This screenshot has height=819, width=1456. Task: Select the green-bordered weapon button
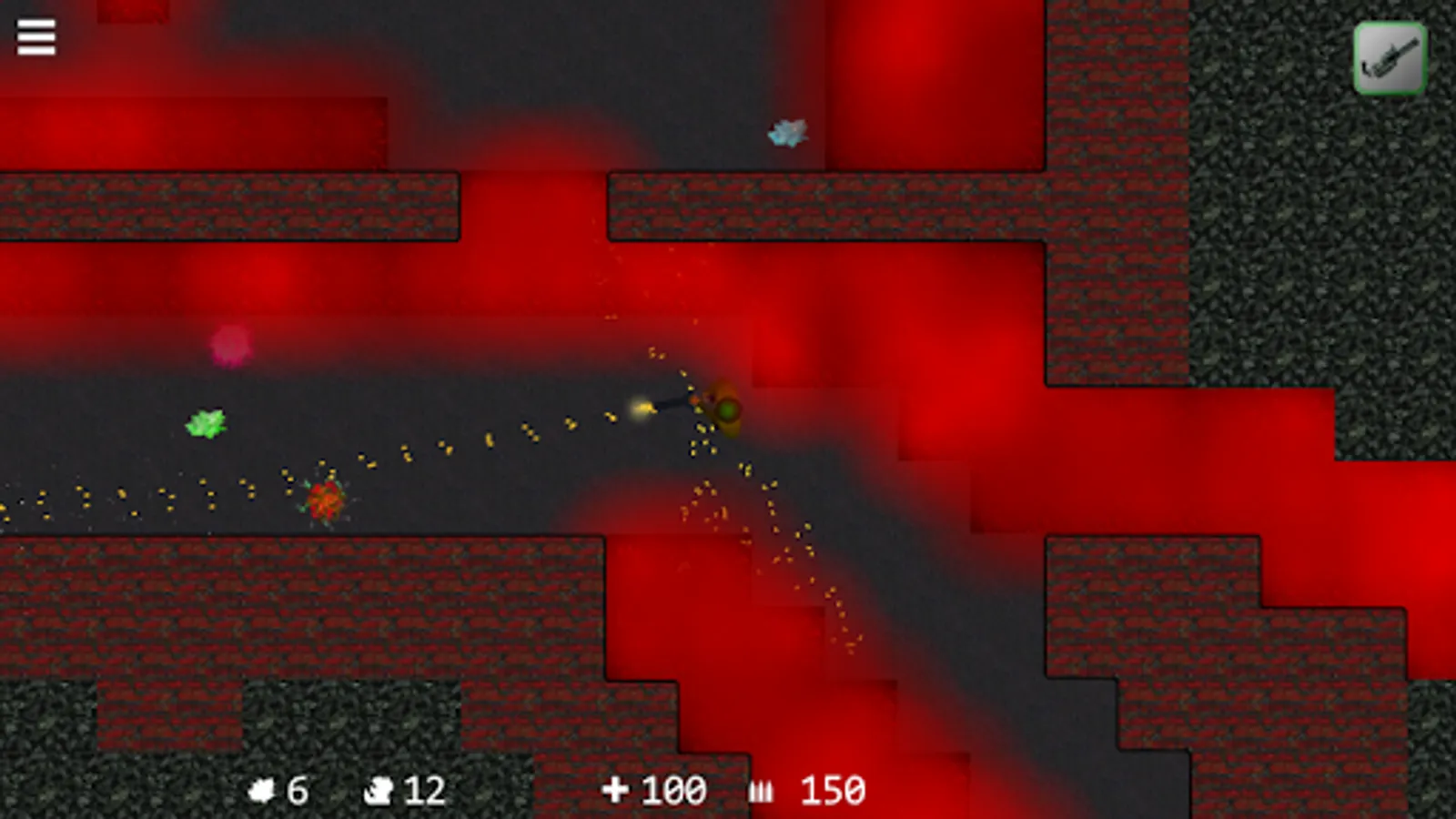point(1388,56)
